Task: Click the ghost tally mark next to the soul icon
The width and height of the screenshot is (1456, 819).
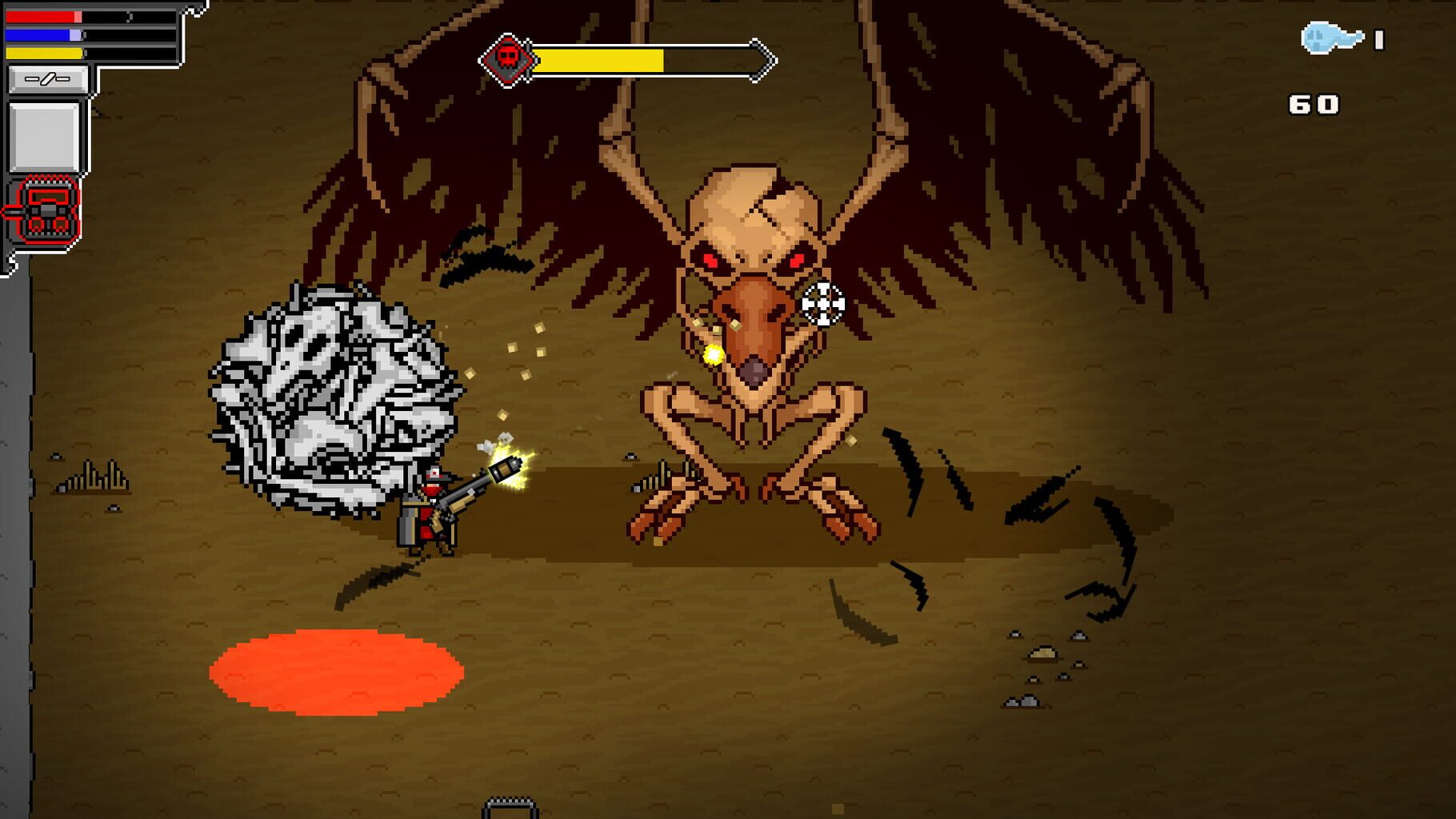Action: 1378,38
